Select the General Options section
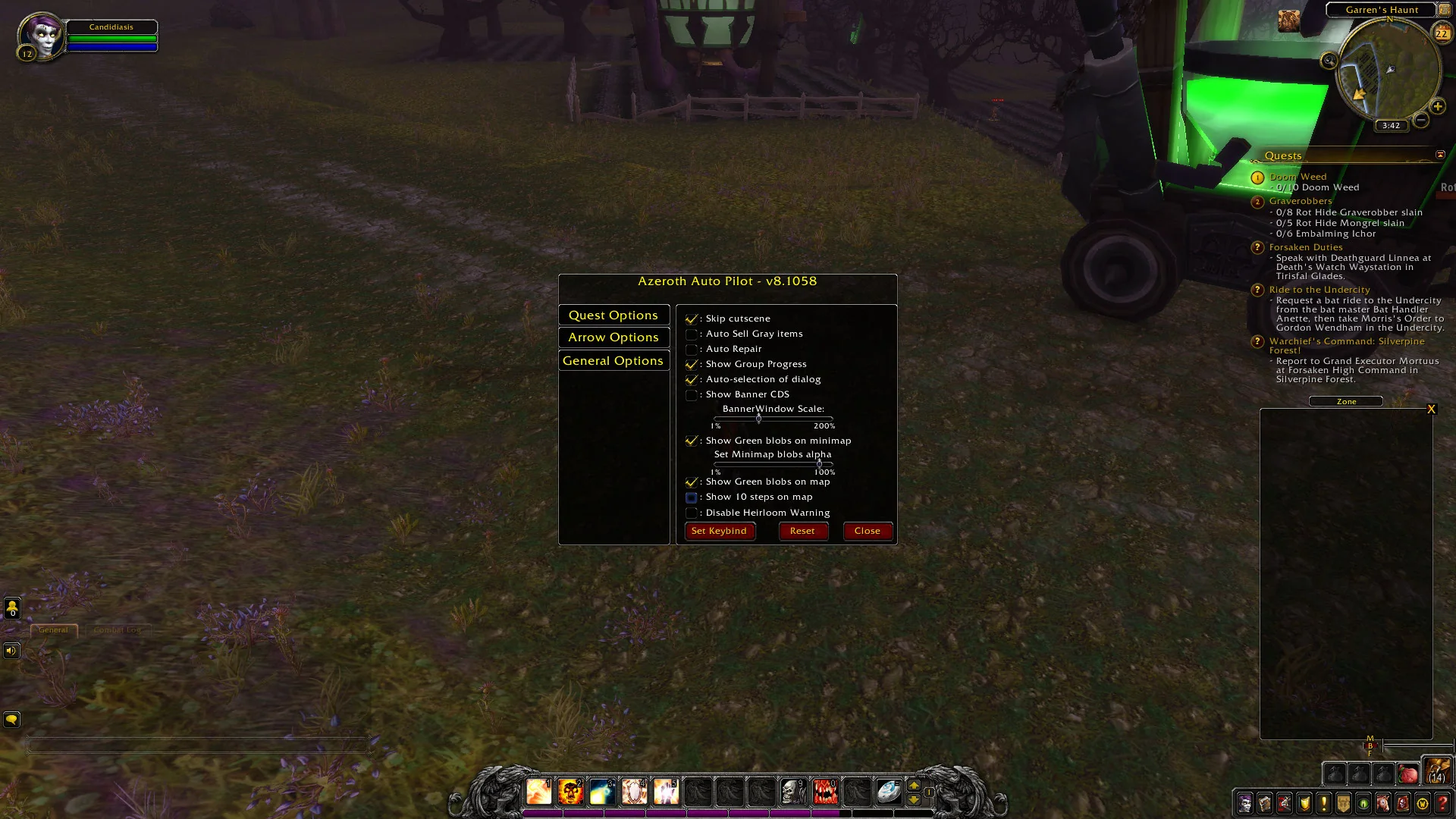Screen dimensions: 1456x819 (x=613, y=361)
